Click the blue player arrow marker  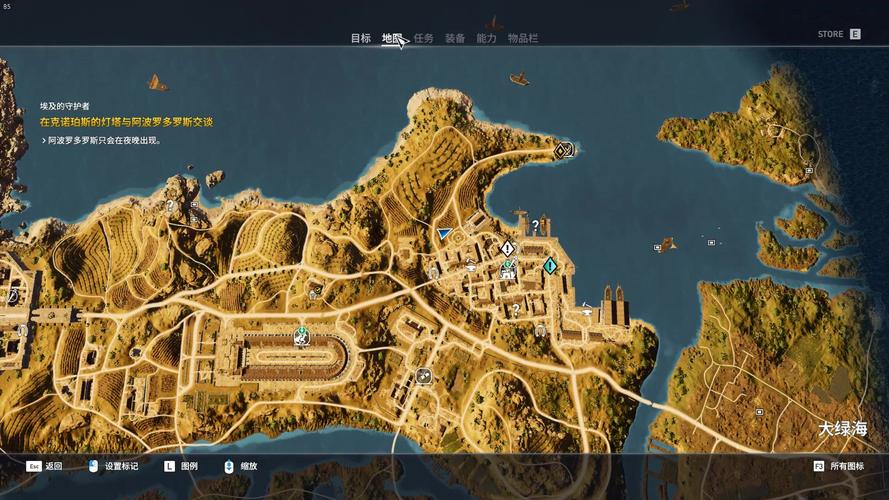point(445,233)
